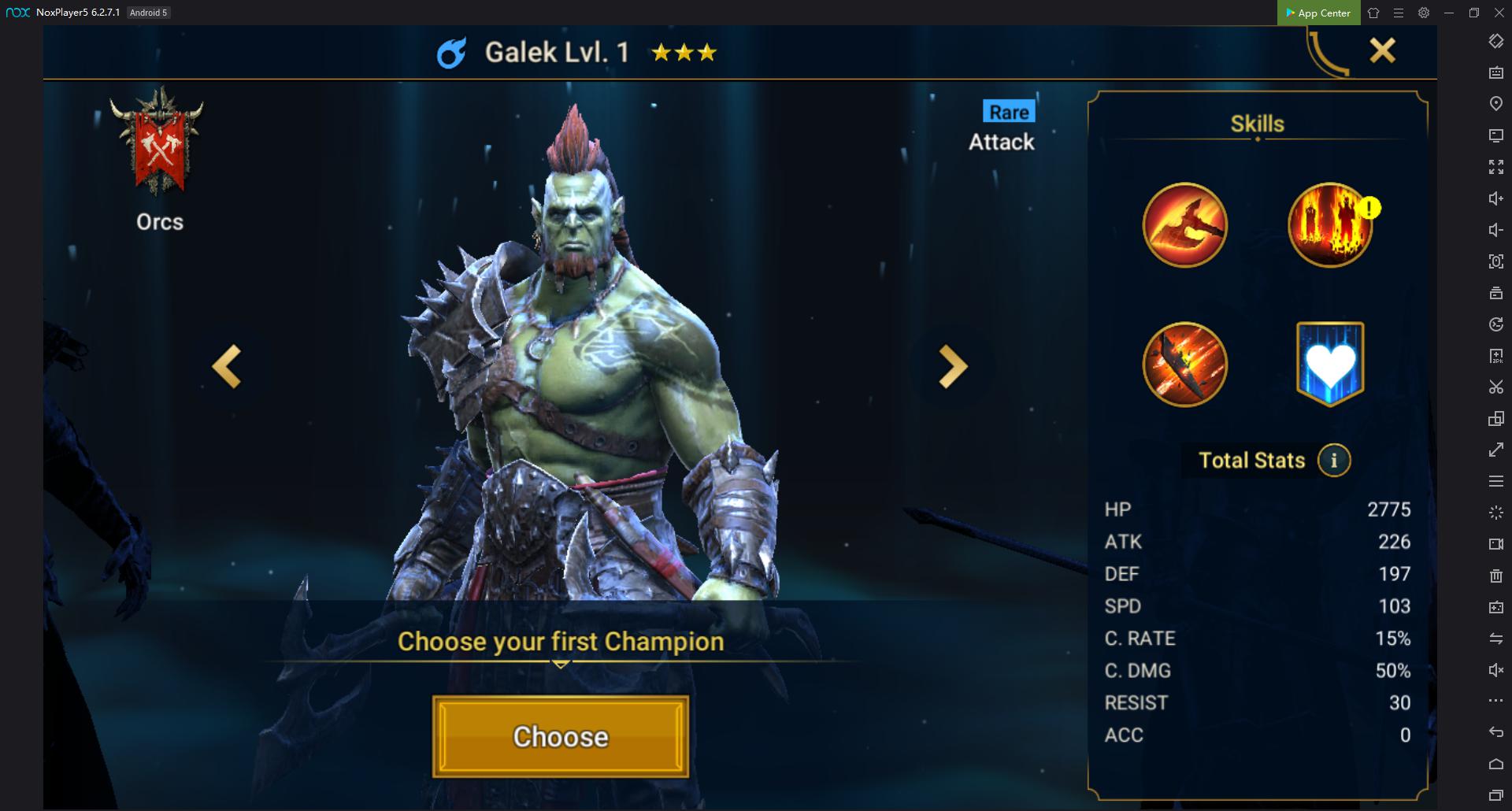Go to the next champion with right arrow
This screenshot has width=1512, height=811.
pos(953,367)
